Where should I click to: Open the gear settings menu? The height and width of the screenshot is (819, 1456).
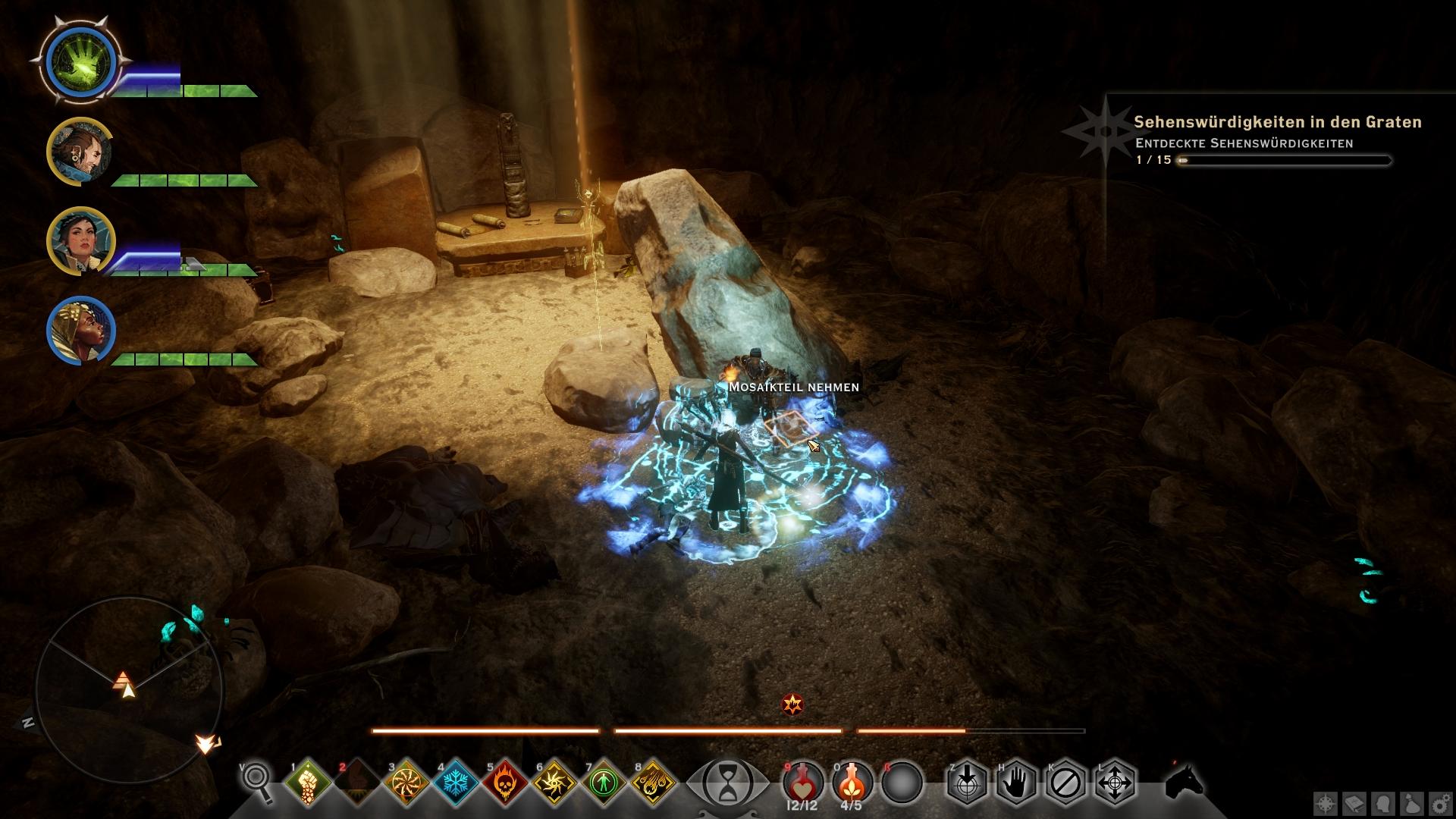click(x=1439, y=803)
